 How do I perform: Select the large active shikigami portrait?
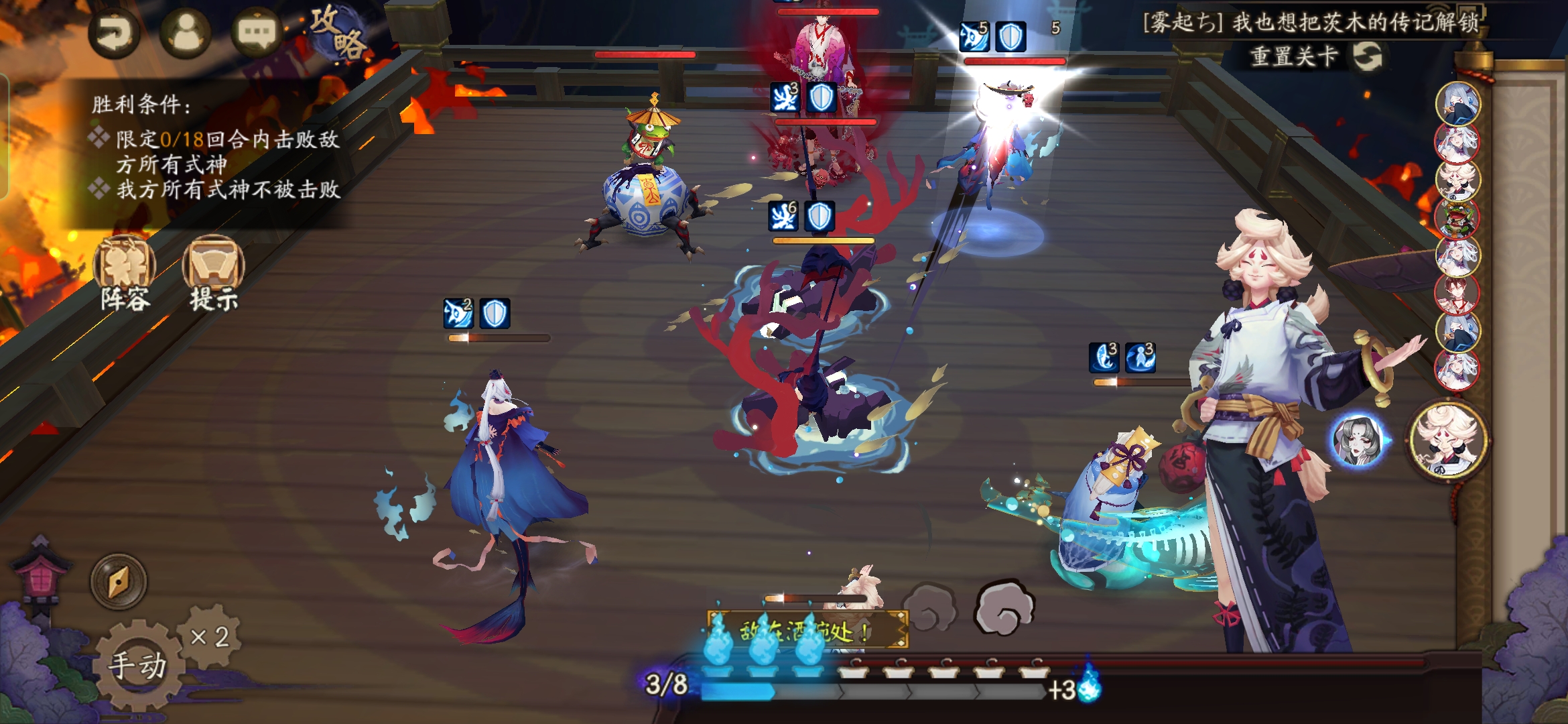coord(1449,440)
